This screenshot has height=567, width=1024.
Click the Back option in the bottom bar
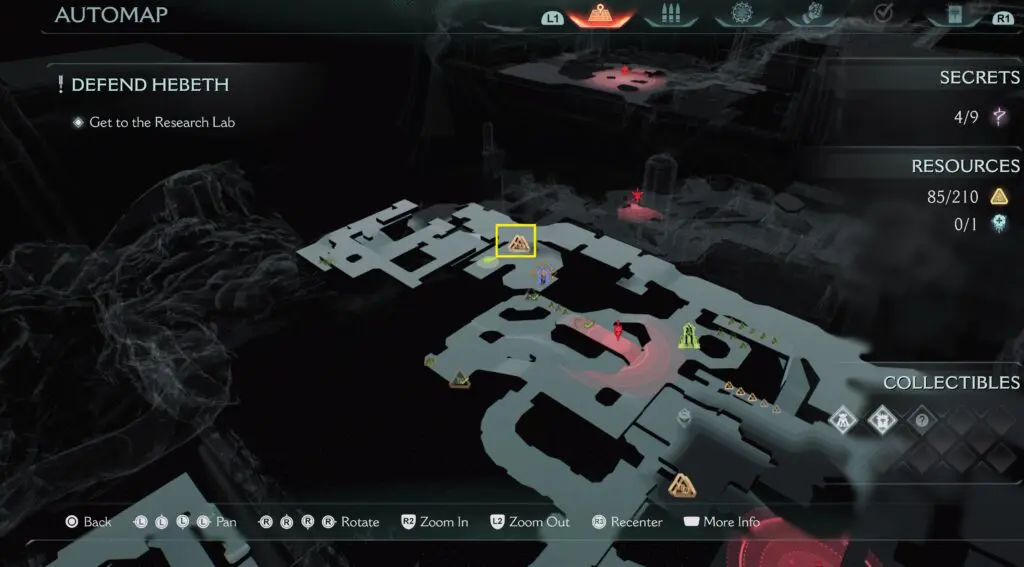[x=88, y=522]
